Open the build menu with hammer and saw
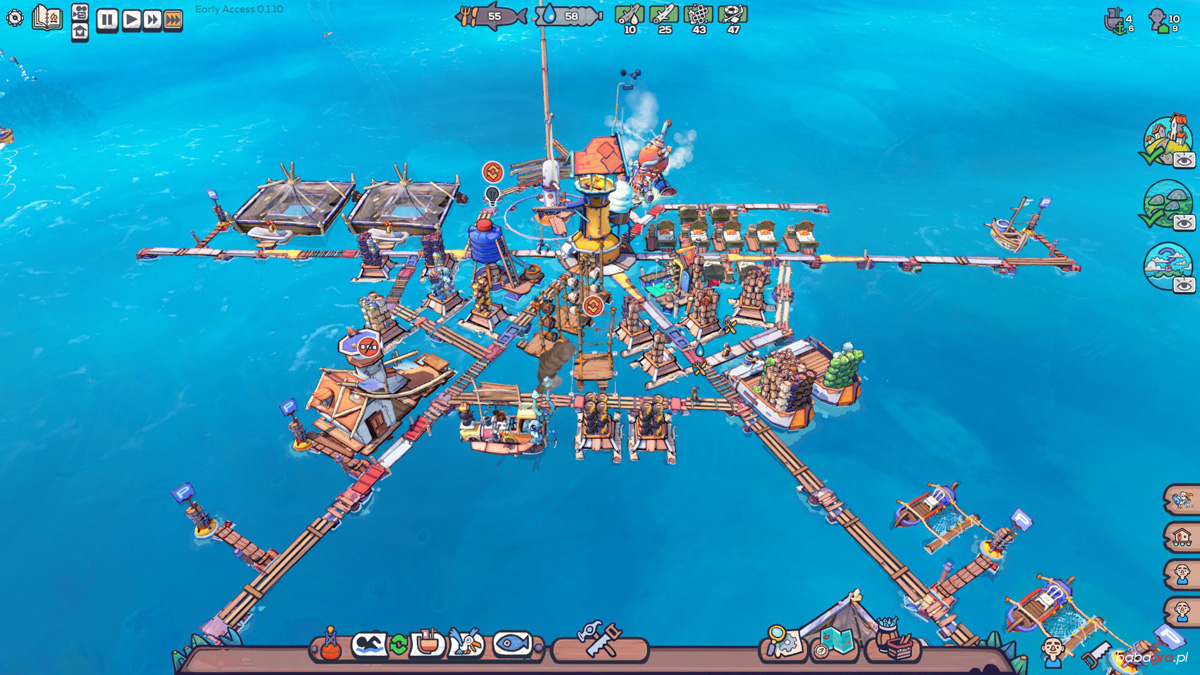Viewport: 1200px width, 675px height. point(600,640)
